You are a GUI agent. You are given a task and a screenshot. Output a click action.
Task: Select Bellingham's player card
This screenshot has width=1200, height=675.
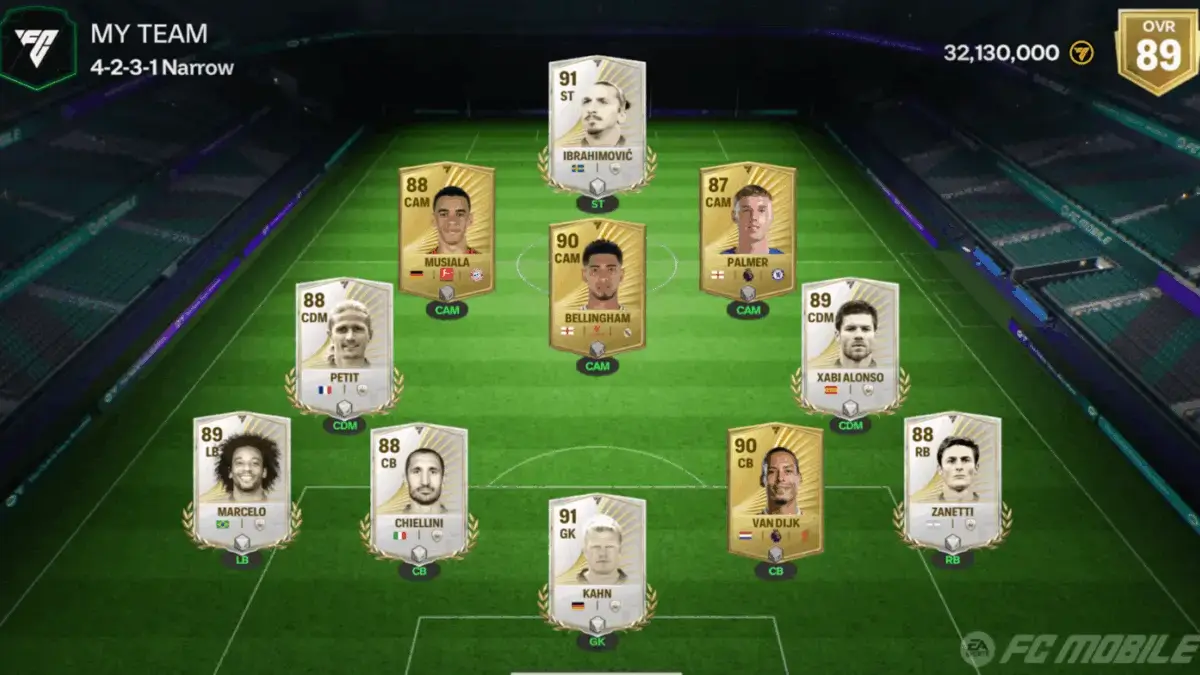597,288
